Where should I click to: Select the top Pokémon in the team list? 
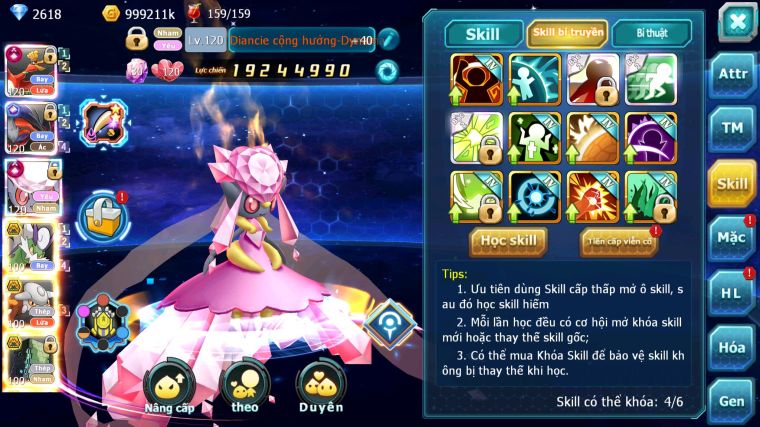[x=30, y=71]
